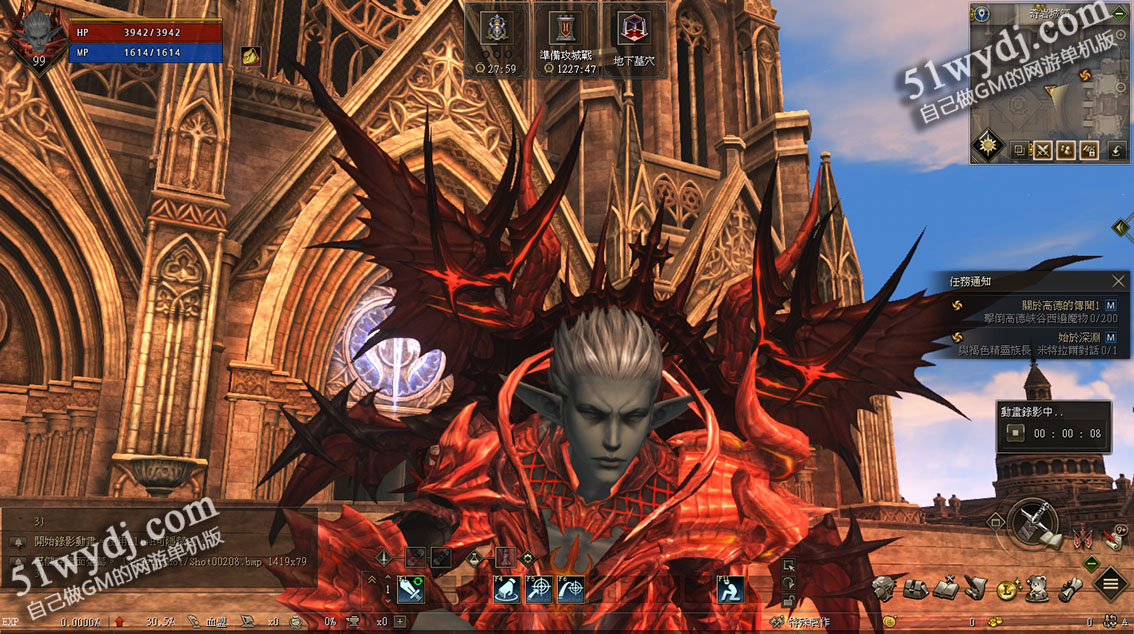Viewport: 1134px width, 634px height.
Task: Activate the F5 target crosshair skill
Action: point(539,589)
